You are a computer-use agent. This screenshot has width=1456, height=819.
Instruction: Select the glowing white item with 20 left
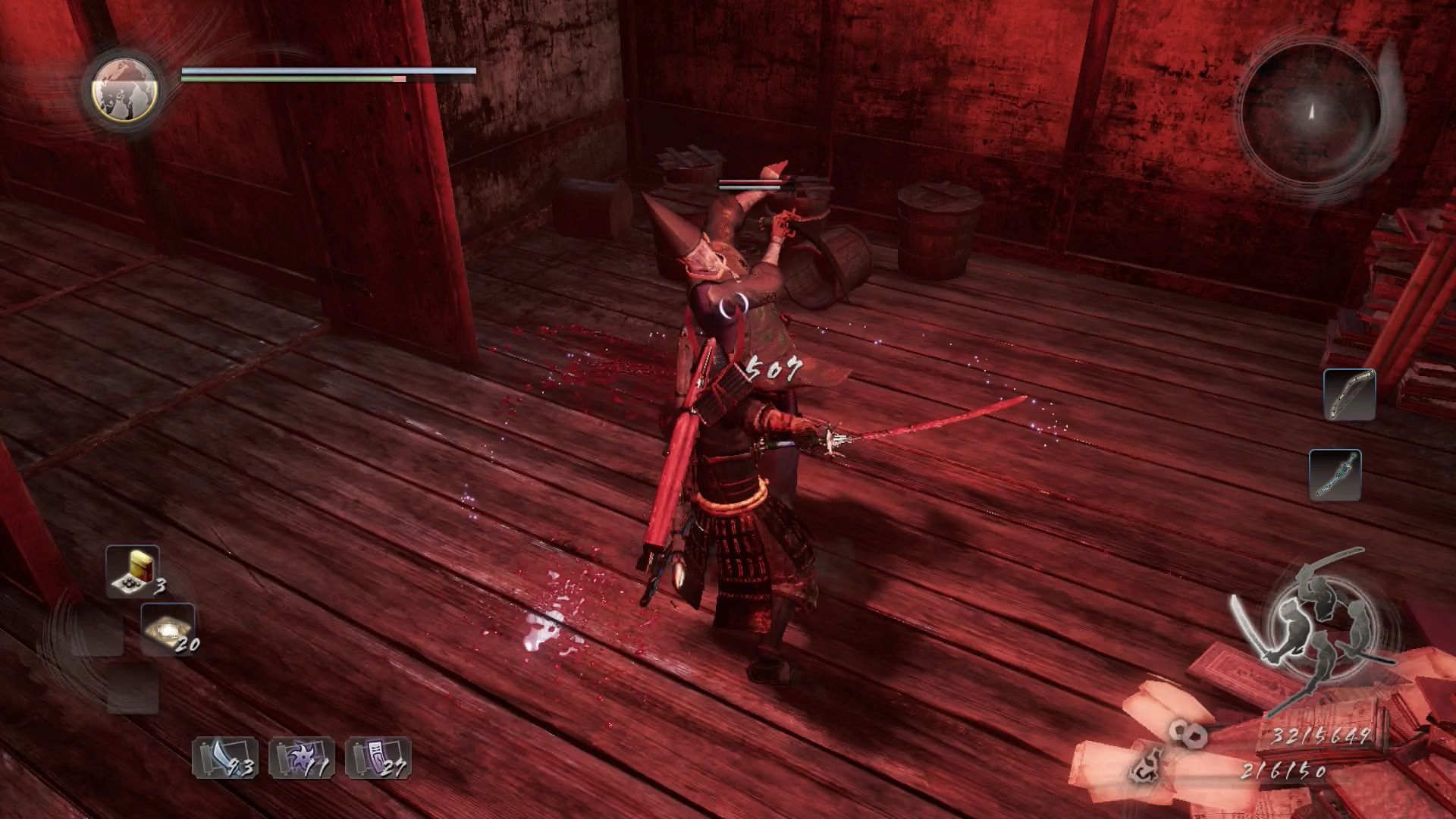(x=168, y=629)
